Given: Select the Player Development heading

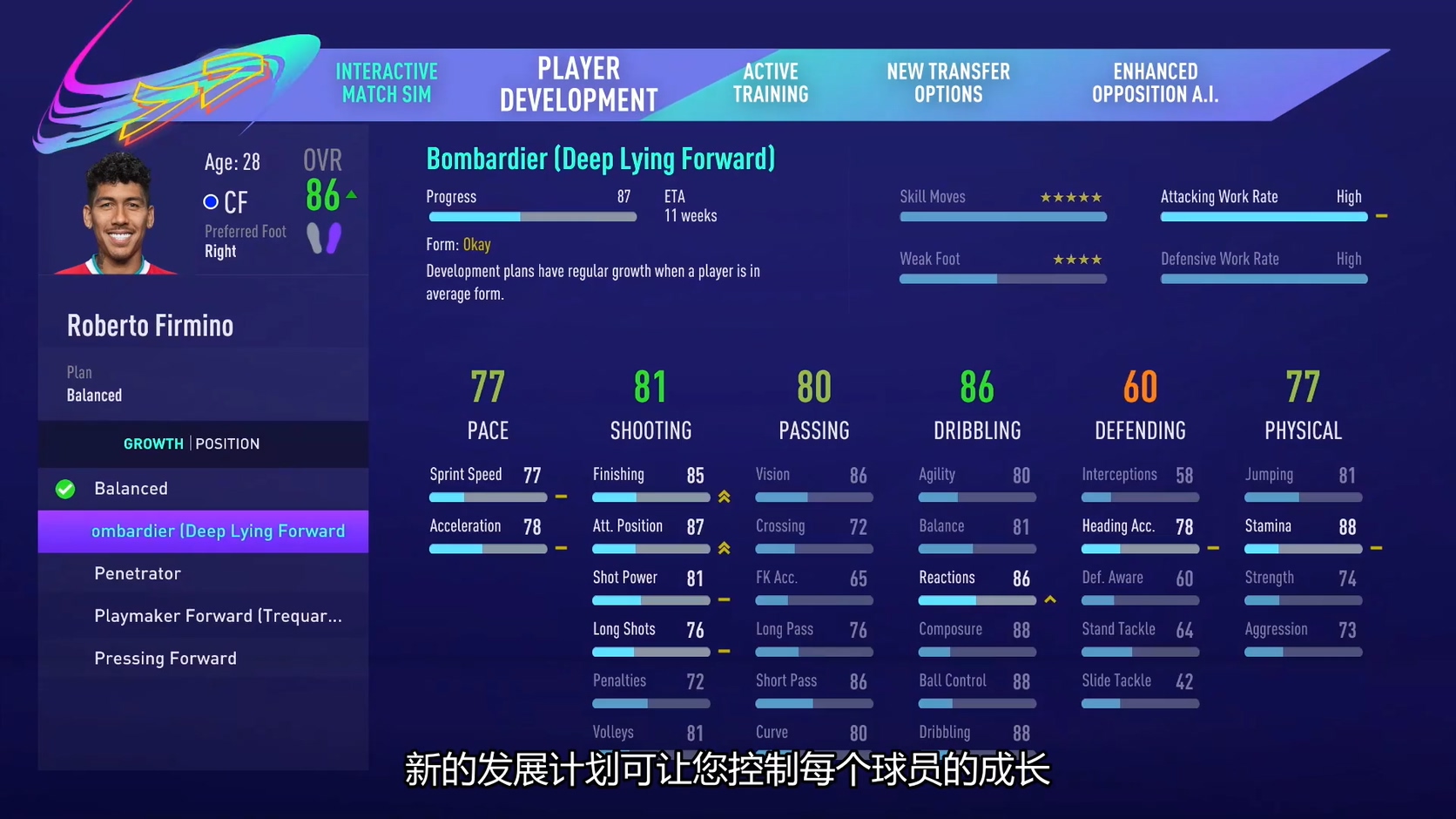Looking at the screenshot, I should point(578,85).
